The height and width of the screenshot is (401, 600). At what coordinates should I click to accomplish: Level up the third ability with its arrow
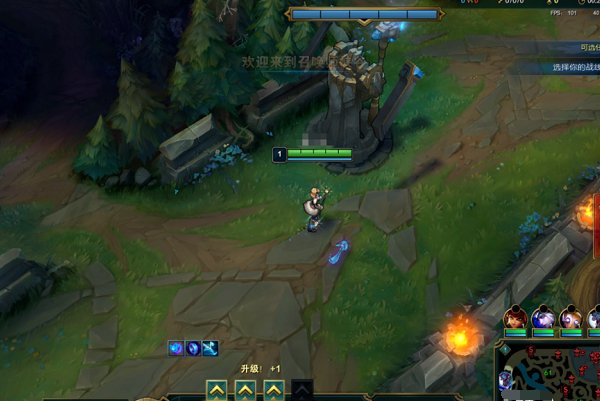click(x=273, y=389)
